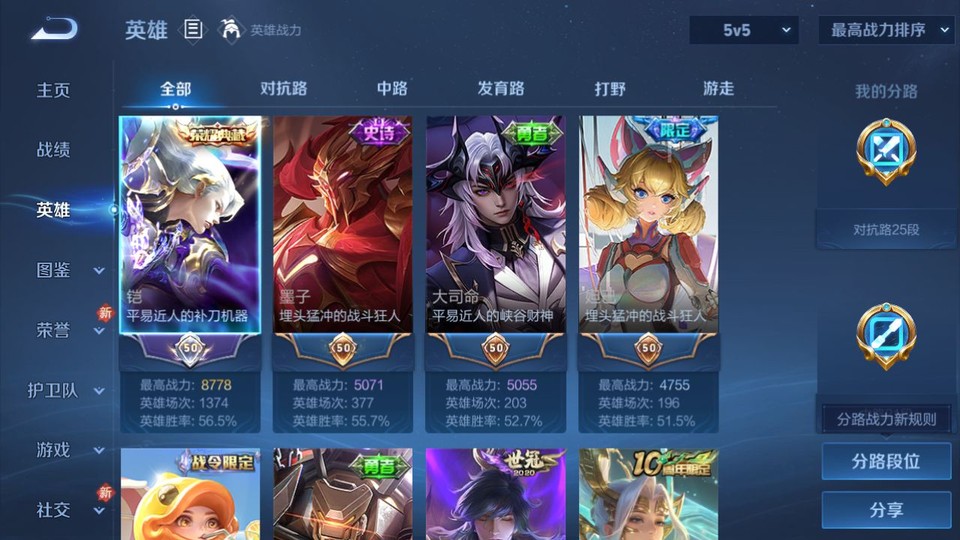Click the 分享 share button
Viewport: 960px width, 540px height.
click(885, 510)
